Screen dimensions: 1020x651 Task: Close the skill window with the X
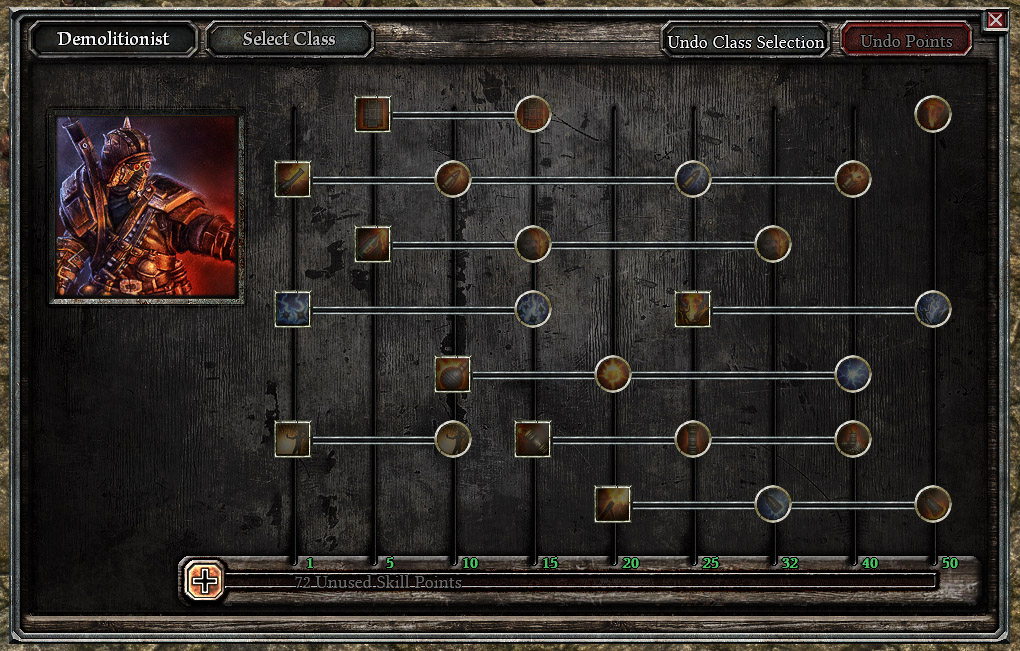point(995,20)
